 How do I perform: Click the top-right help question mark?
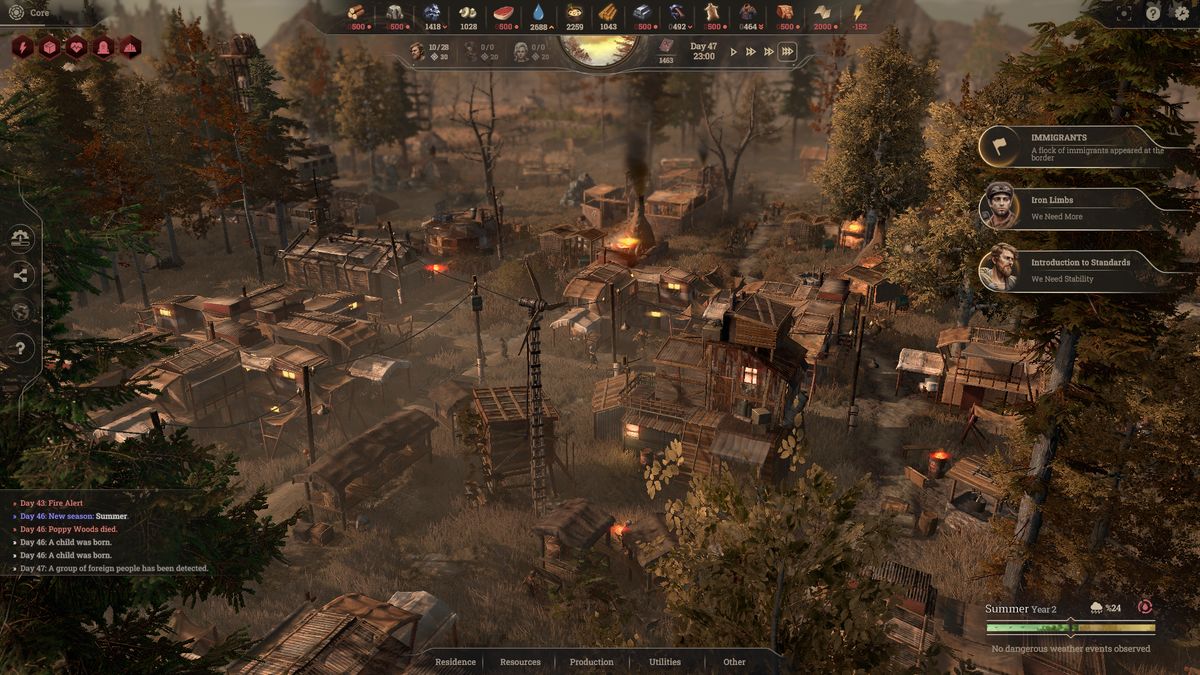[1153, 13]
